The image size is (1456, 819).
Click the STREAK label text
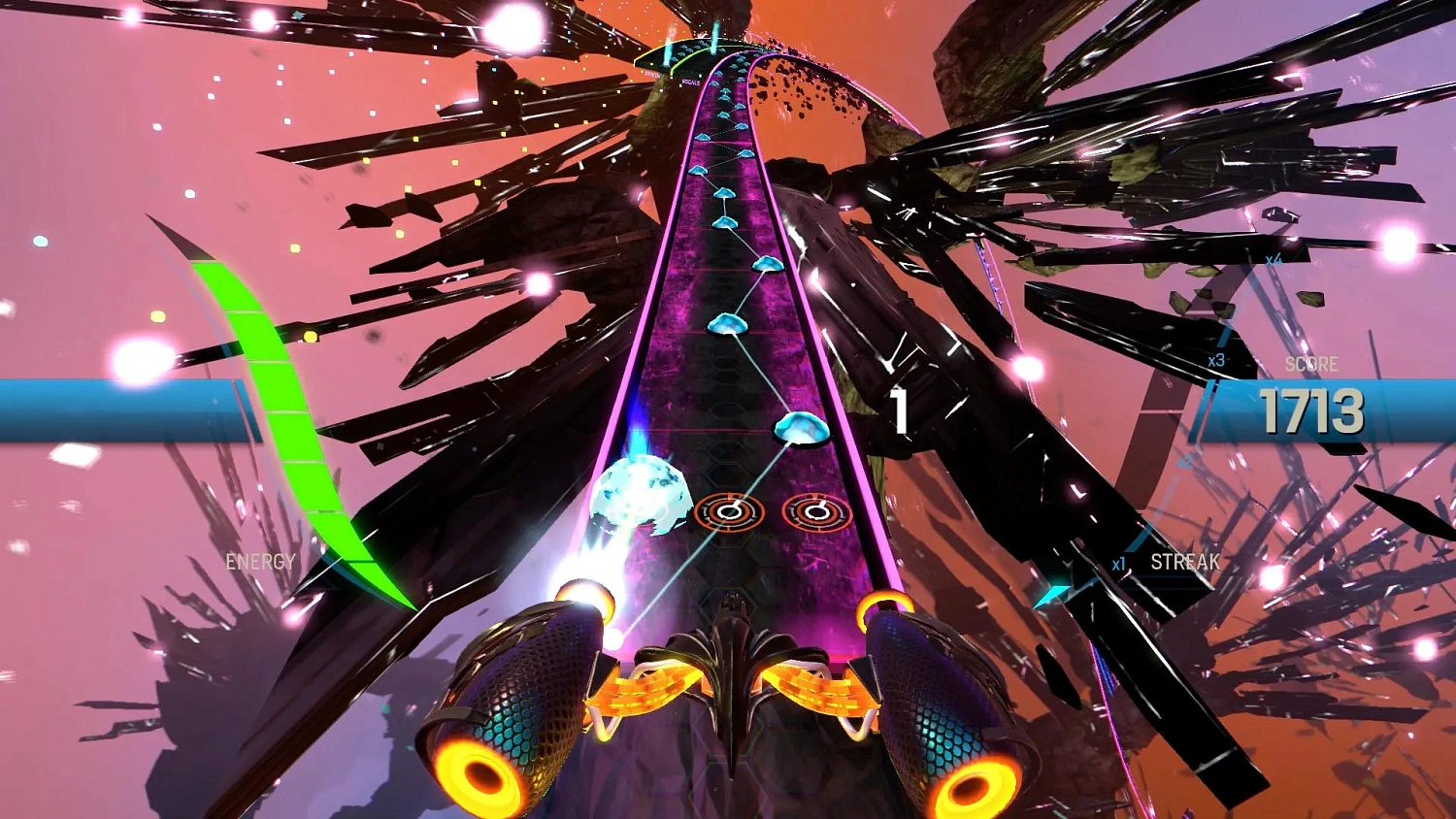tap(1184, 561)
